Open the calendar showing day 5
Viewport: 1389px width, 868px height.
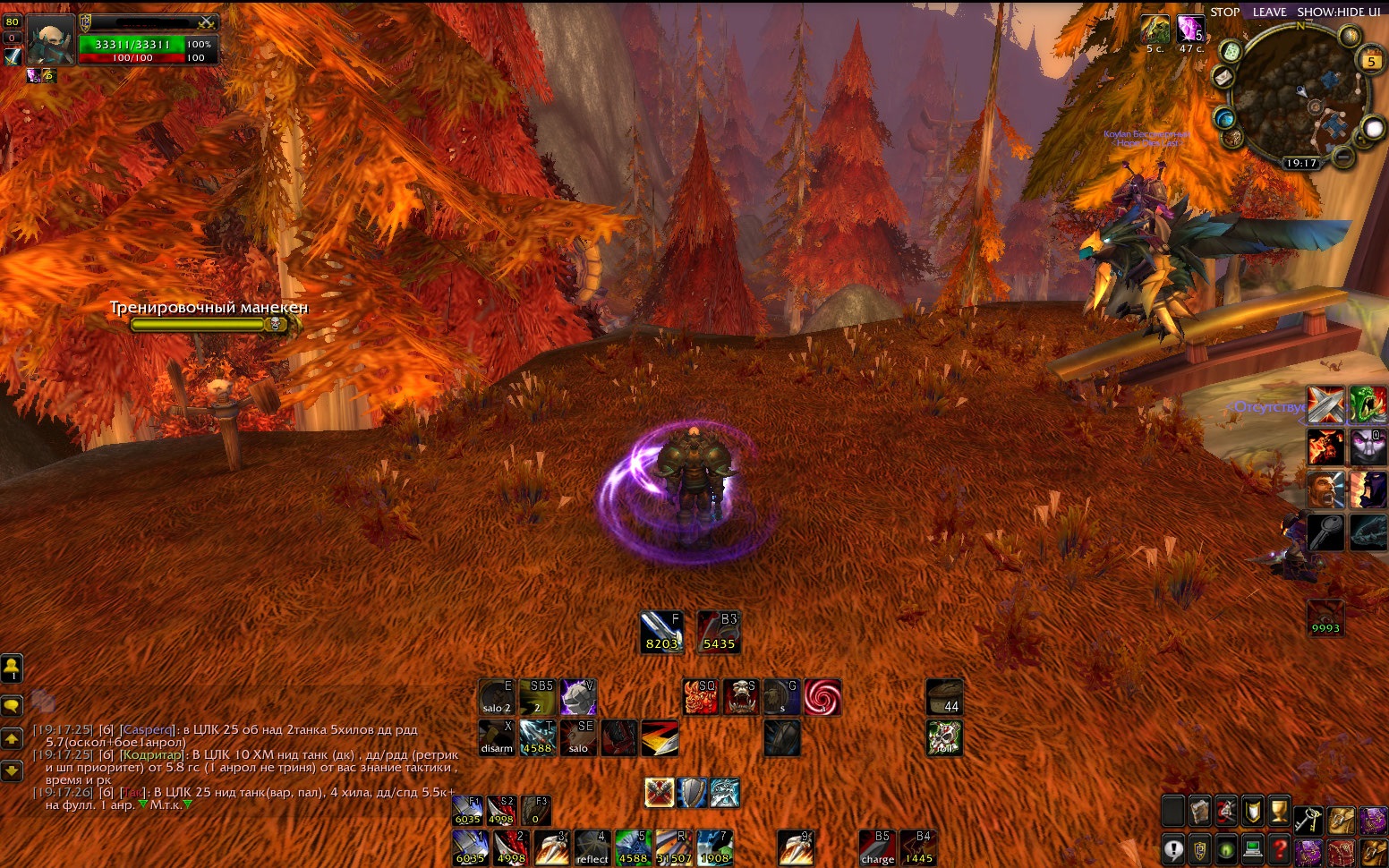pos(1371,61)
